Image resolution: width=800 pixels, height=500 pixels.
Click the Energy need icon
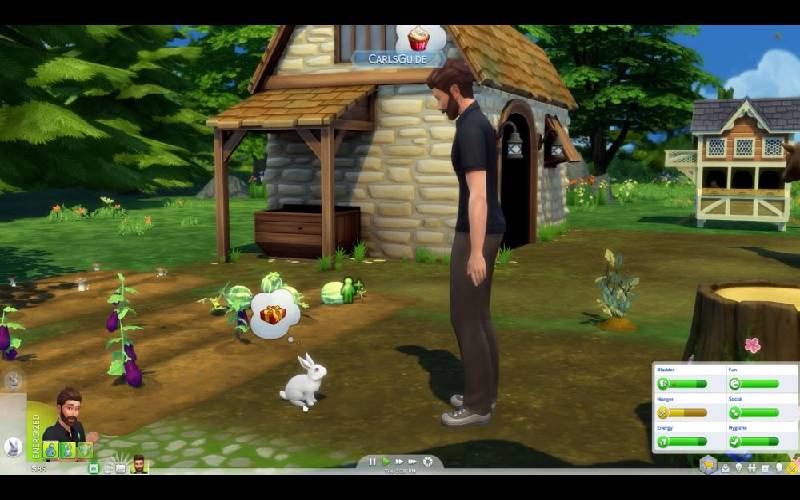[x=662, y=440]
